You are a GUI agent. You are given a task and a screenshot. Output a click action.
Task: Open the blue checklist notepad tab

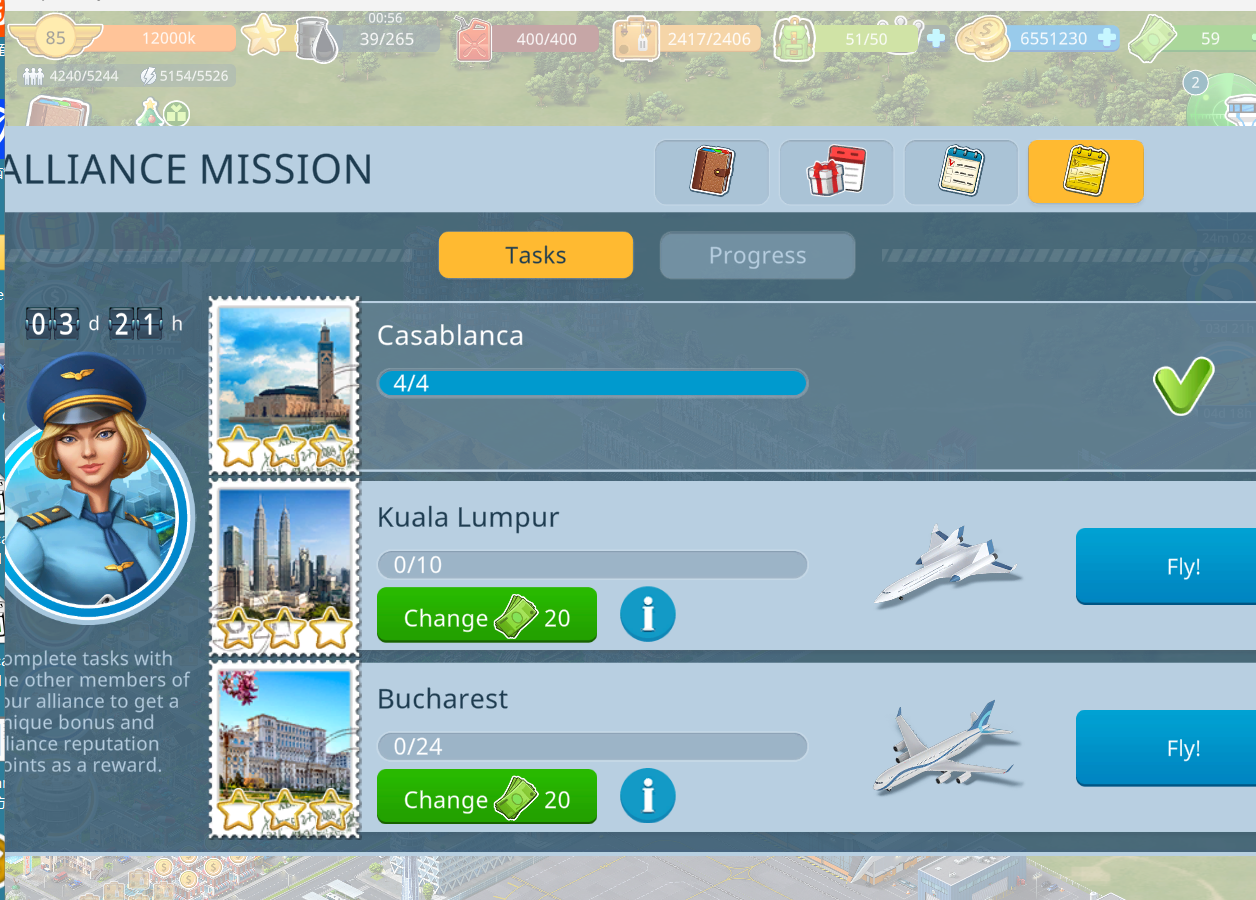[x=961, y=172]
